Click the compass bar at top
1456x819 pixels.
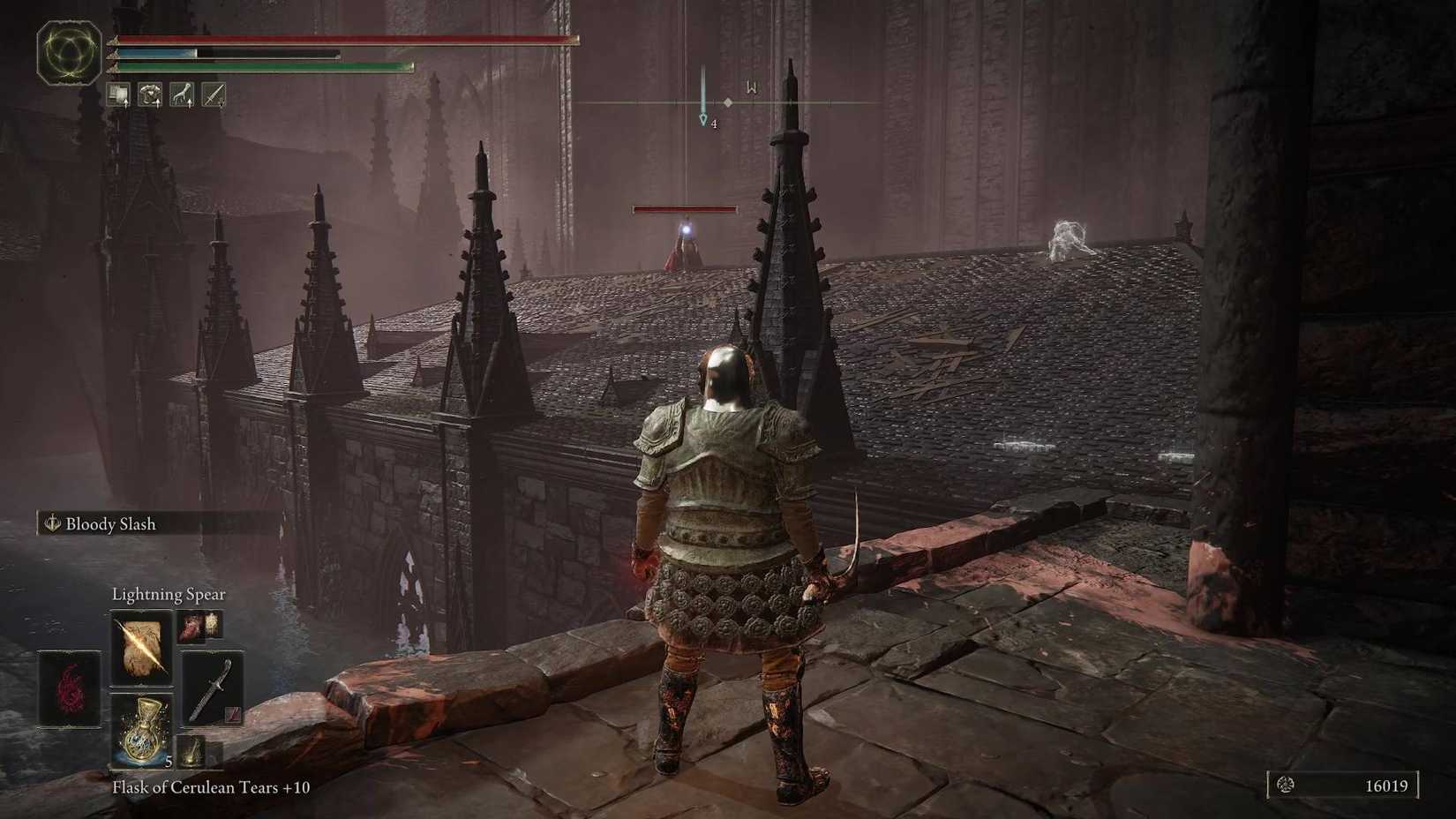click(727, 102)
